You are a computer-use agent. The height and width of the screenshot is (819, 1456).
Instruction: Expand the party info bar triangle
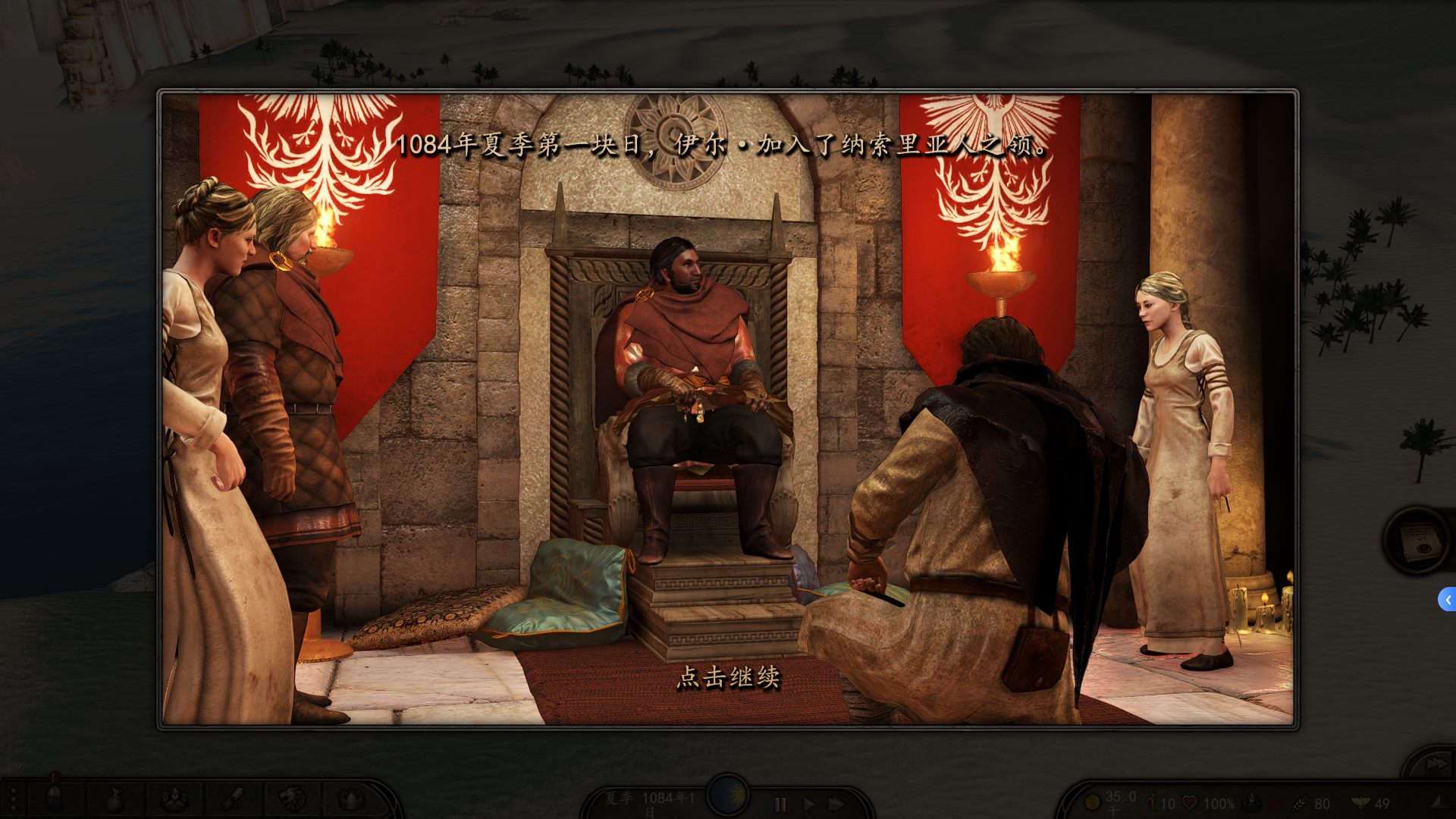click(1436, 802)
